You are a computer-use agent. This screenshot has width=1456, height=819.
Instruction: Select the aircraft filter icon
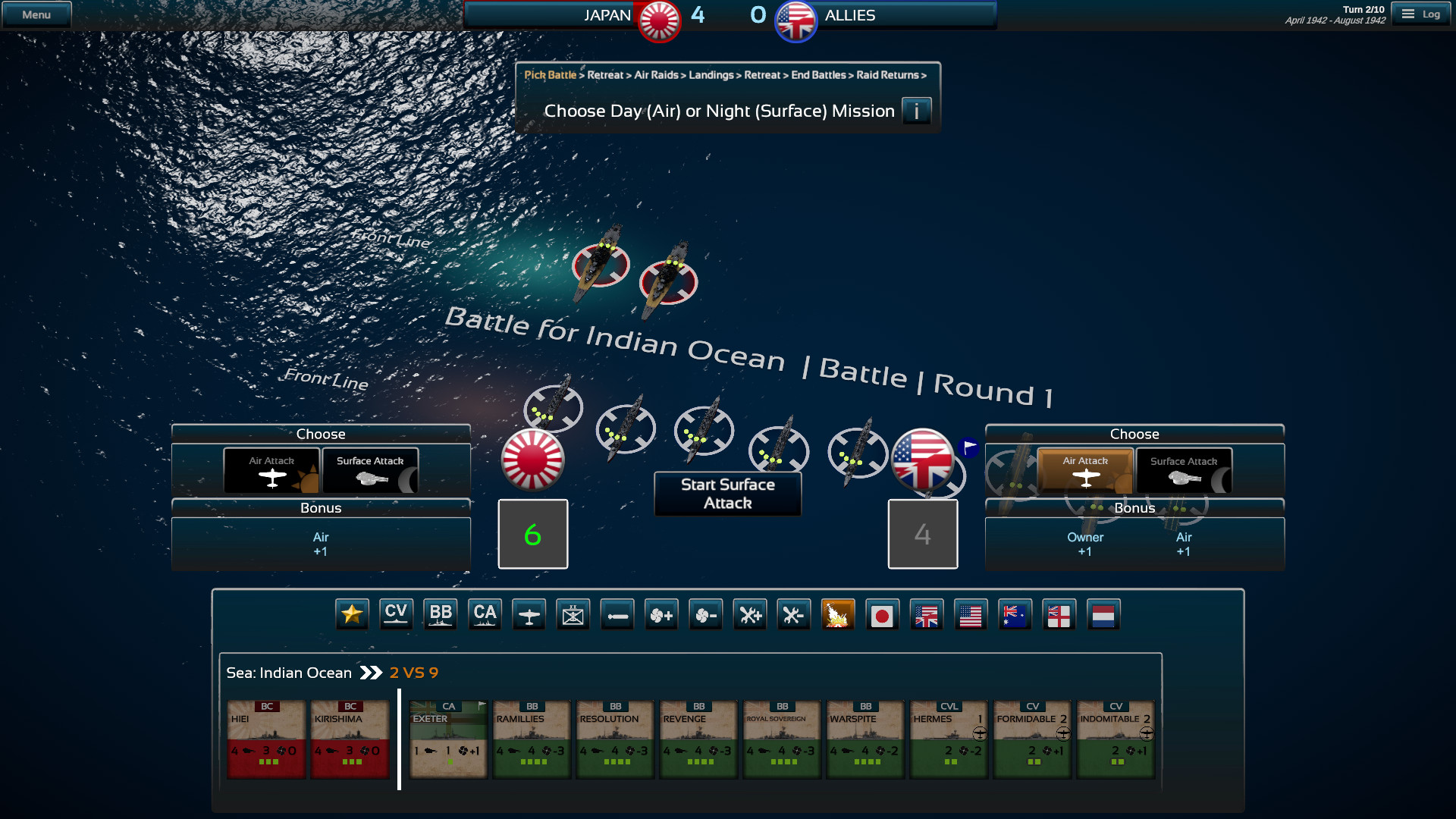pyautogui.click(x=529, y=614)
